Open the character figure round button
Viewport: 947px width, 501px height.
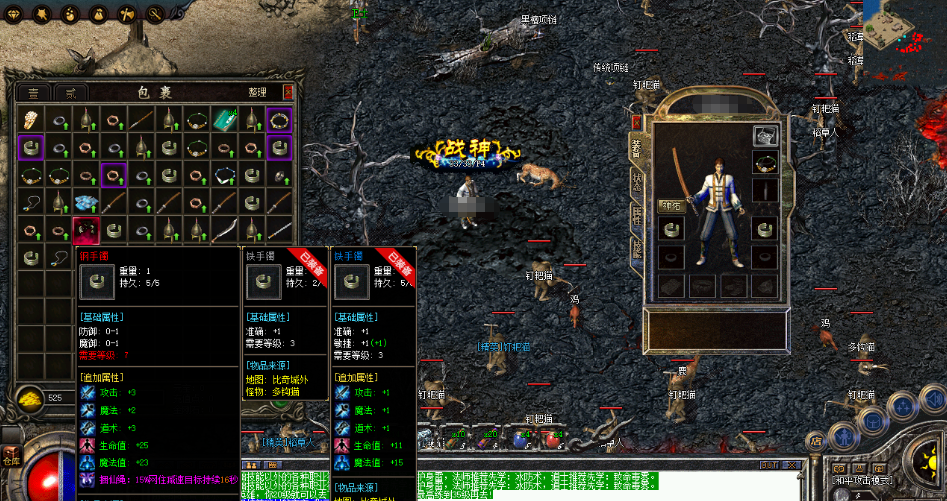click(844, 436)
